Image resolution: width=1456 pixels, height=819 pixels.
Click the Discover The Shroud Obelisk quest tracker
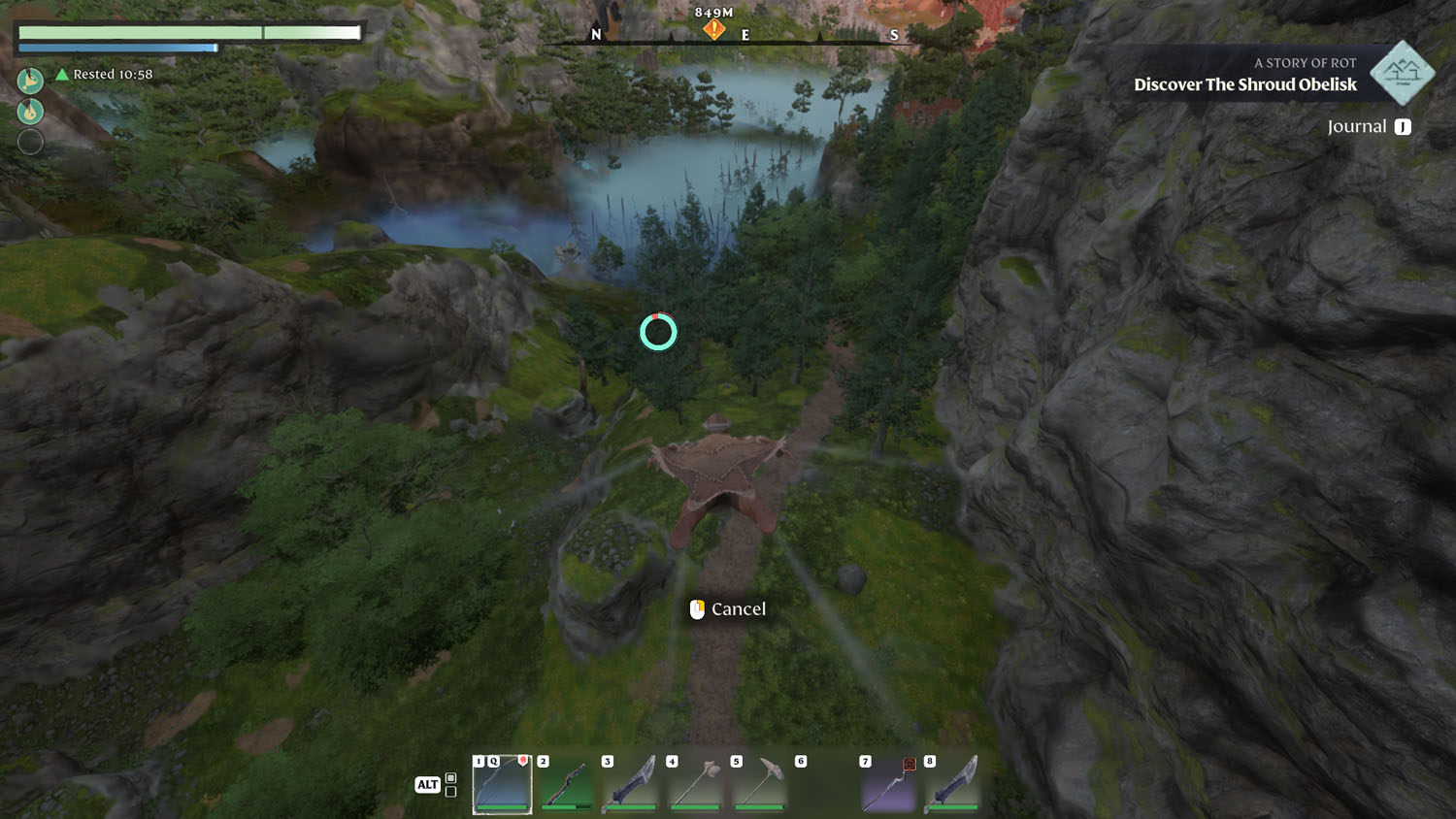coord(1244,84)
